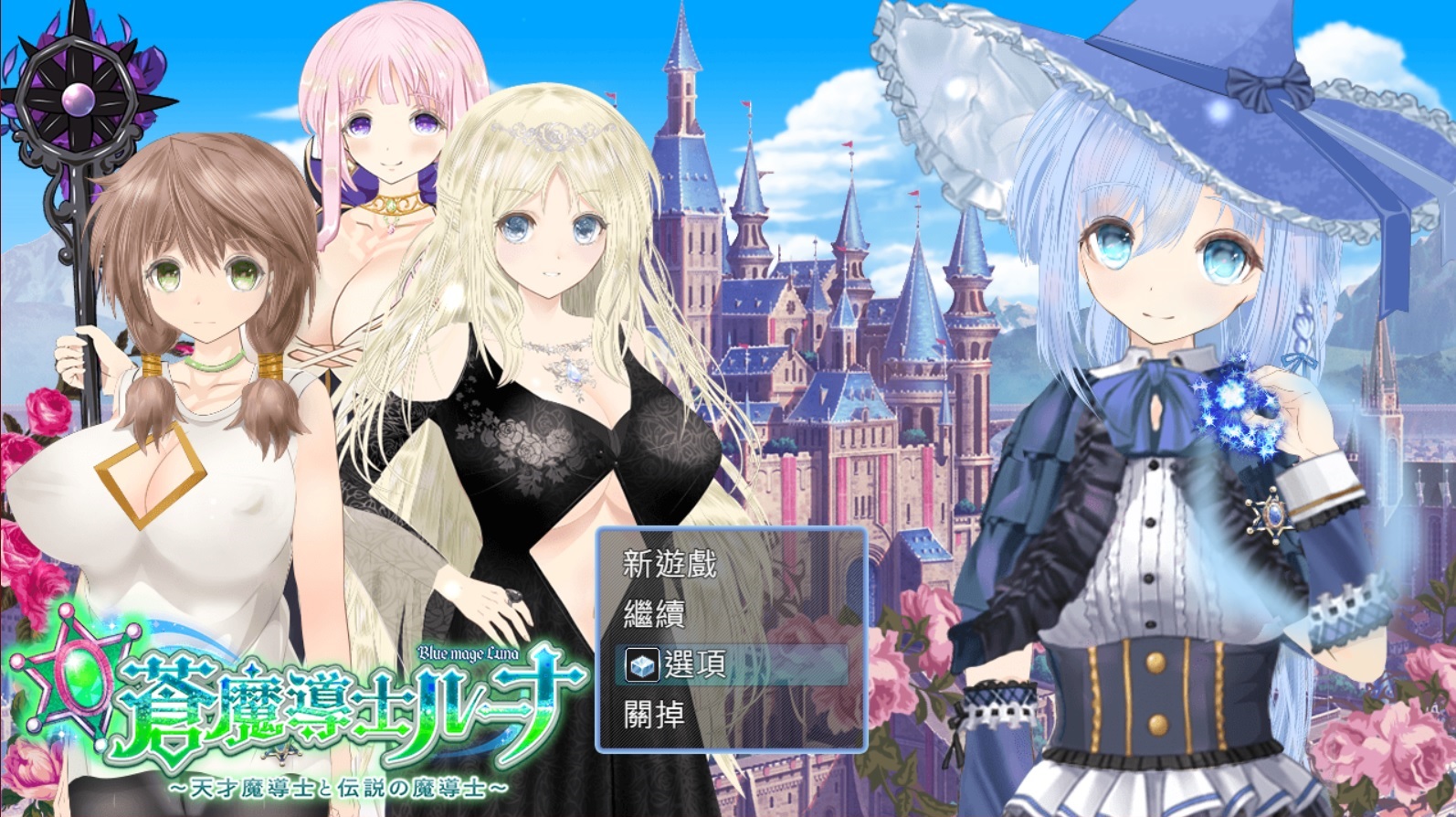Click inside the bordered main menu window
The width and height of the screenshot is (1456, 817).
coord(731,640)
